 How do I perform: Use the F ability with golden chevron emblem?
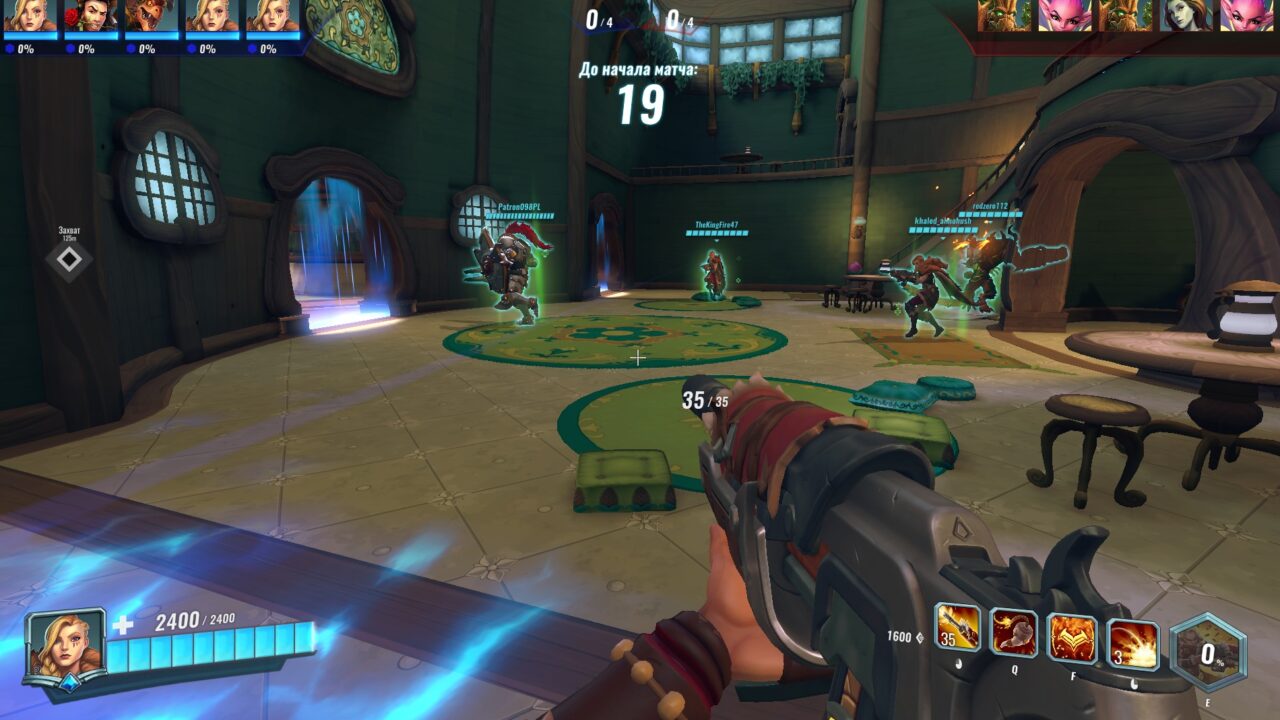click(1072, 638)
